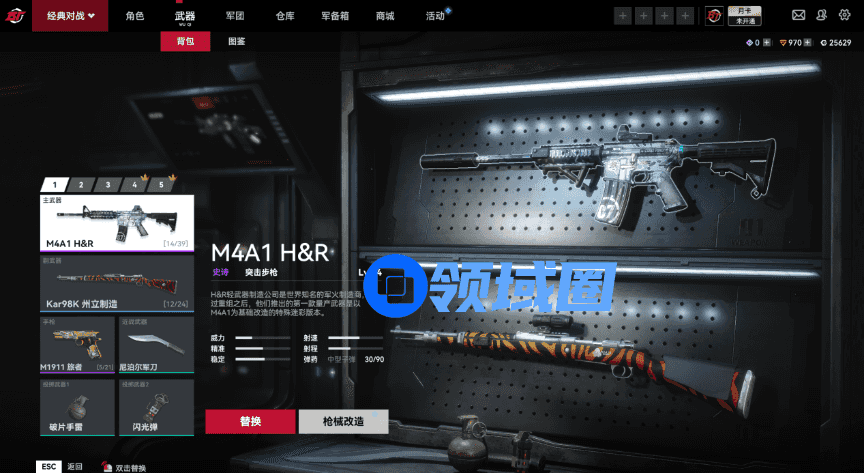Viewport: 864px width, 473px height.
Task: Switch to the 图鉴 tab
Action: [x=237, y=41]
